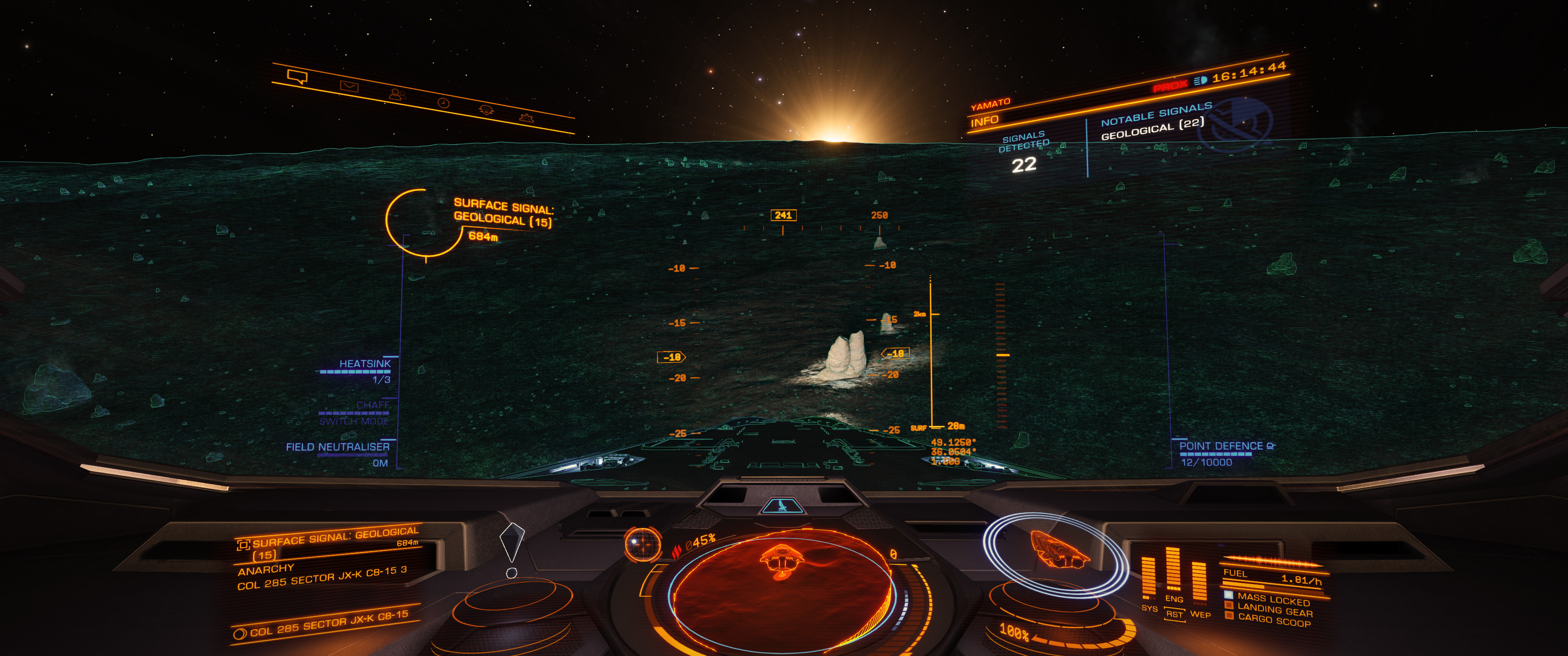Select the Field Neutraliser module entry

pyautogui.click(x=338, y=447)
